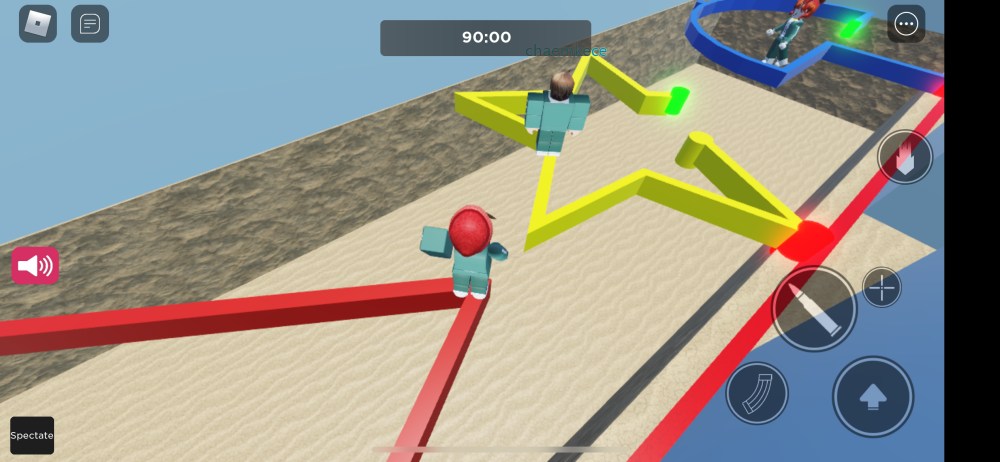Reload with the magazine button
Screen dimensions: 1000x462
click(x=757, y=393)
